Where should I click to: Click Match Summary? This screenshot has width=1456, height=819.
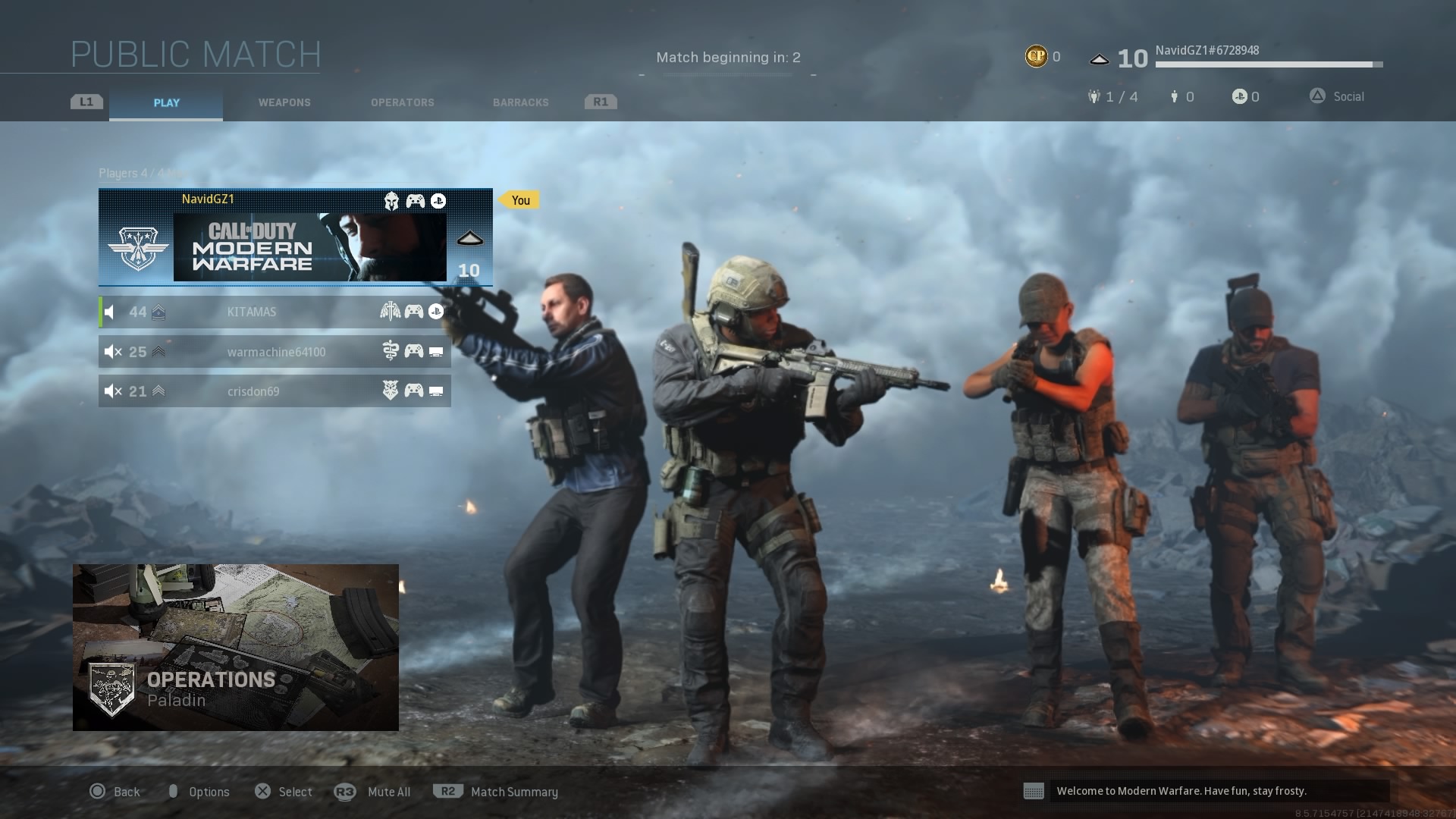click(x=514, y=791)
